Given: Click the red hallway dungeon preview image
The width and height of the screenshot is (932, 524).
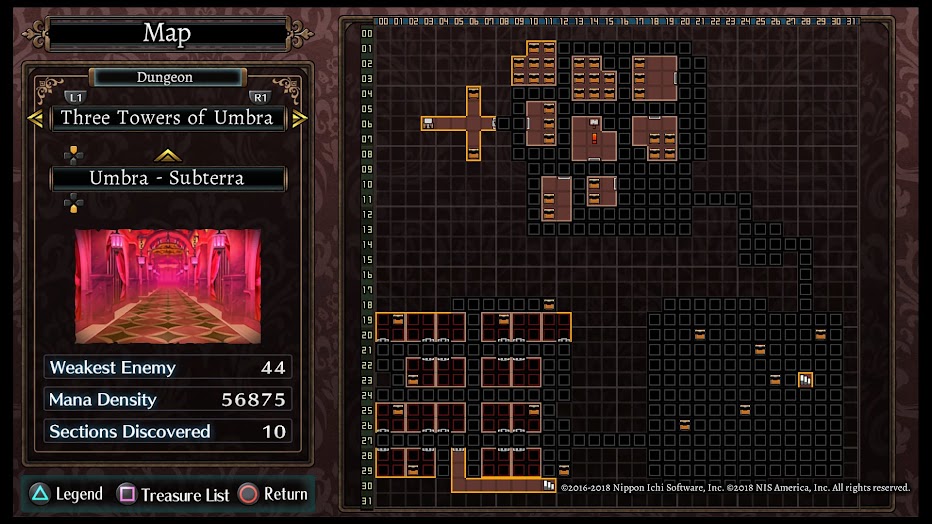Looking at the screenshot, I should pos(167,286).
